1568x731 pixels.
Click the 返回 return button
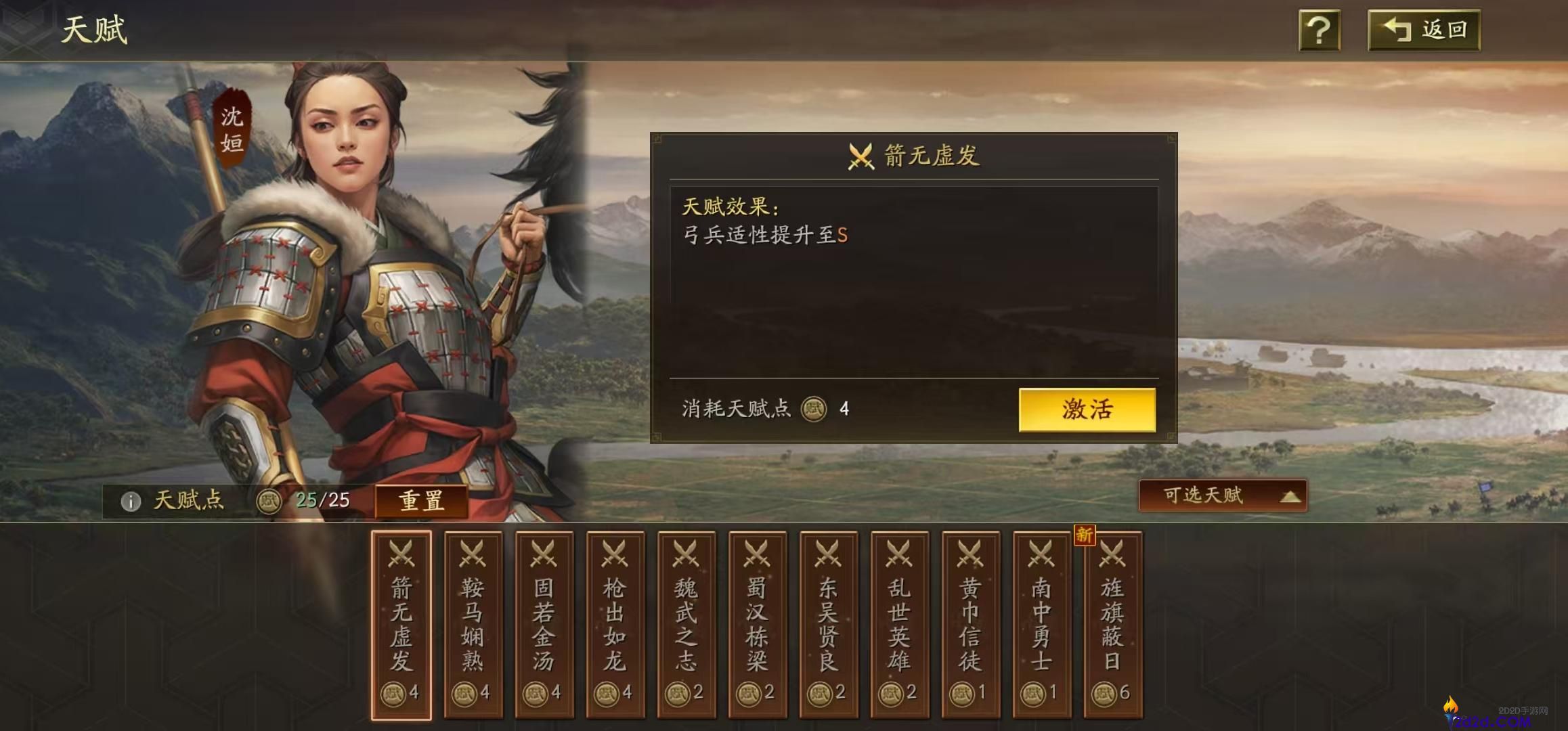(x=1424, y=29)
